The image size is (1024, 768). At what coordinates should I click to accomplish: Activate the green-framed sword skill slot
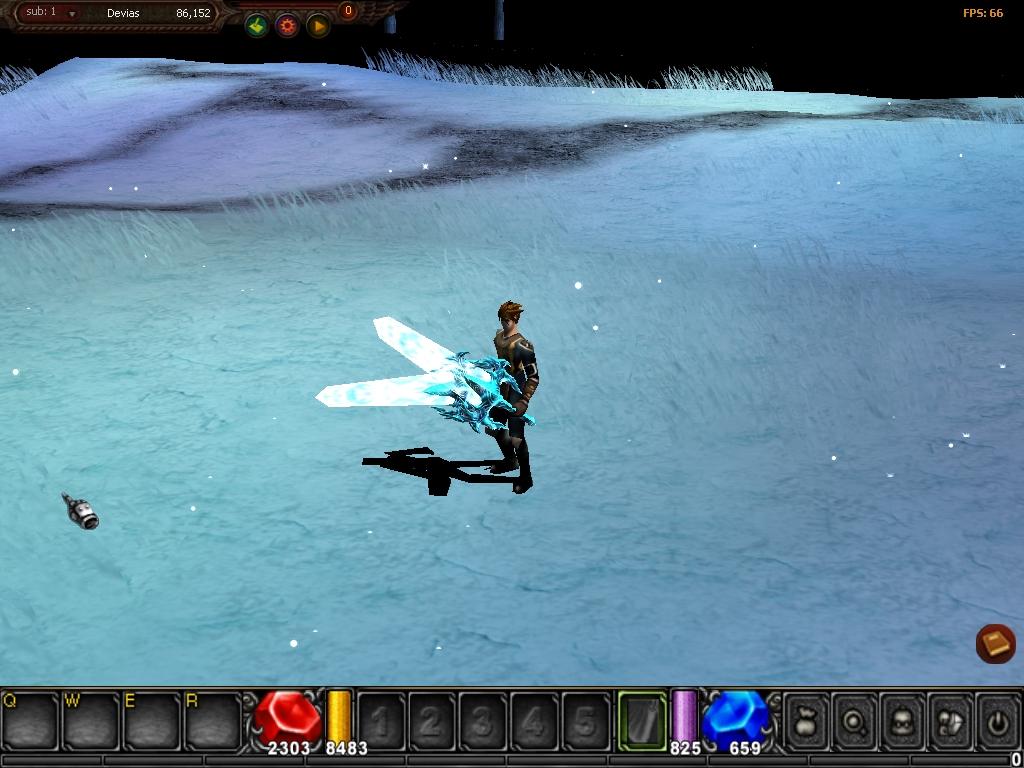tap(642, 720)
